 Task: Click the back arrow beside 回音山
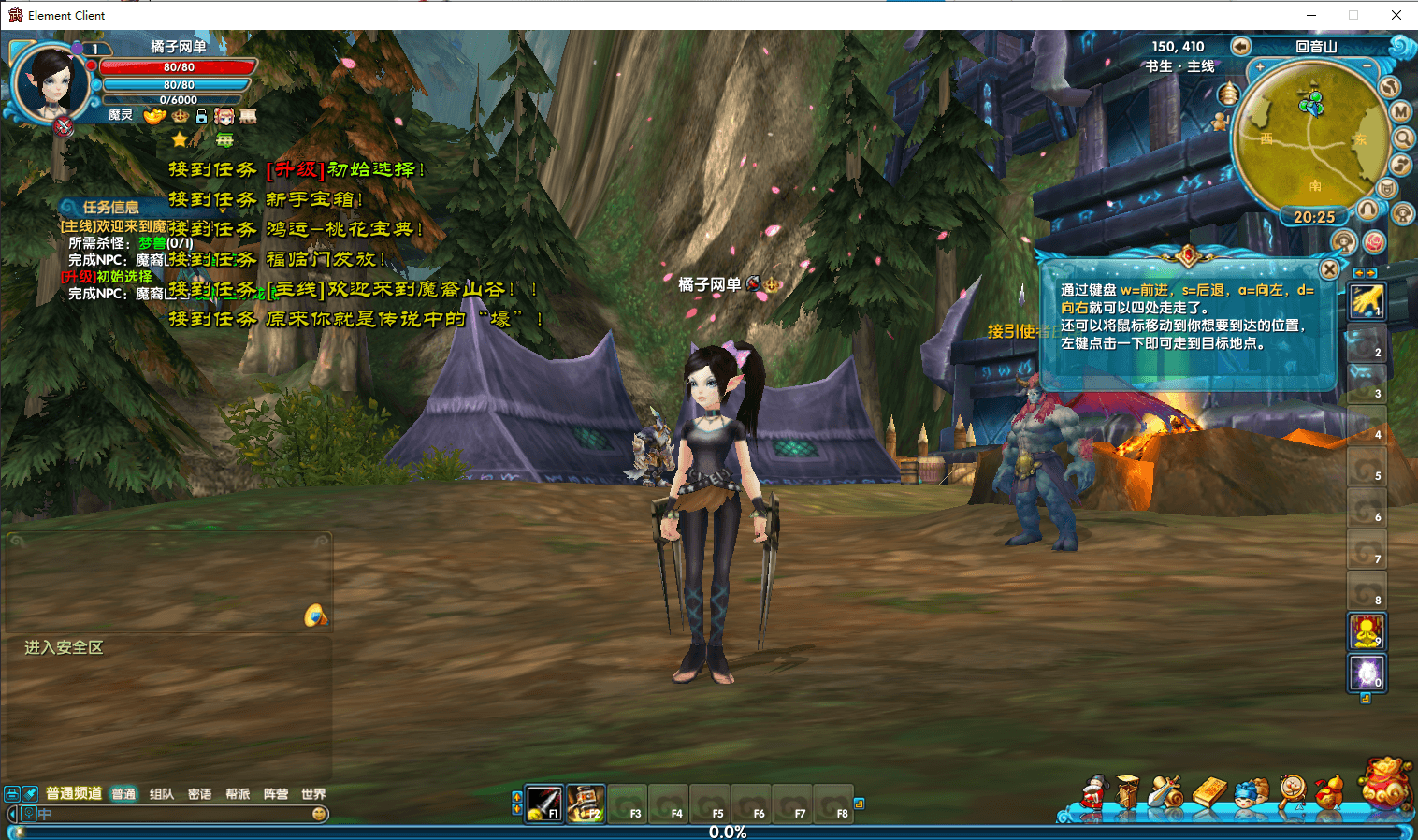click(x=1240, y=46)
